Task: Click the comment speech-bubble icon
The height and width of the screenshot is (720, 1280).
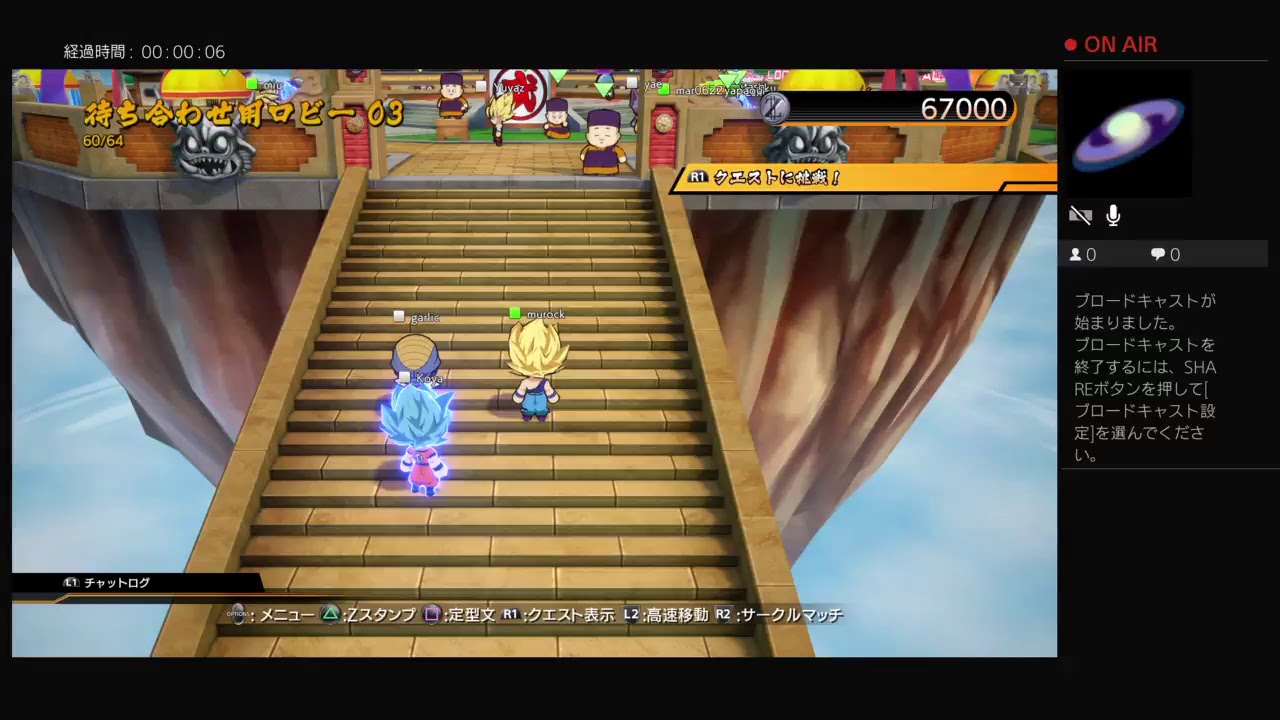Action: click(1157, 254)
